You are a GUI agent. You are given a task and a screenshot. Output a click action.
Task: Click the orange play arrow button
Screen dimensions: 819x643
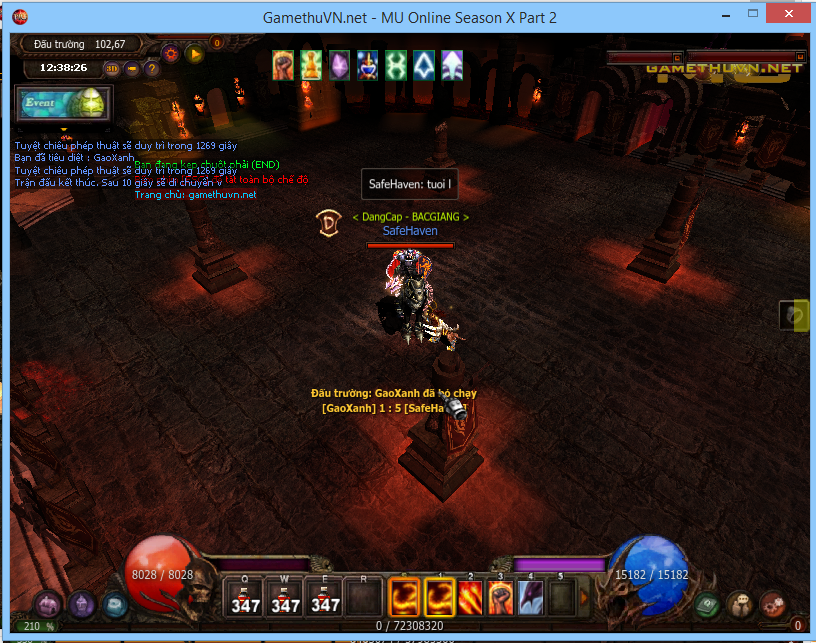click(195, 54)
